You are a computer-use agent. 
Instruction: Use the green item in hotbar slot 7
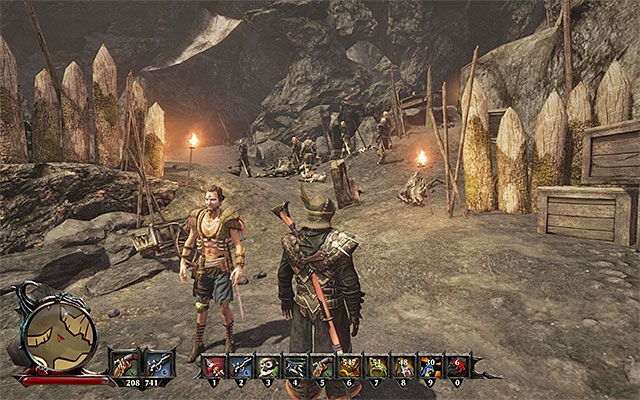(x=376, y=366)
